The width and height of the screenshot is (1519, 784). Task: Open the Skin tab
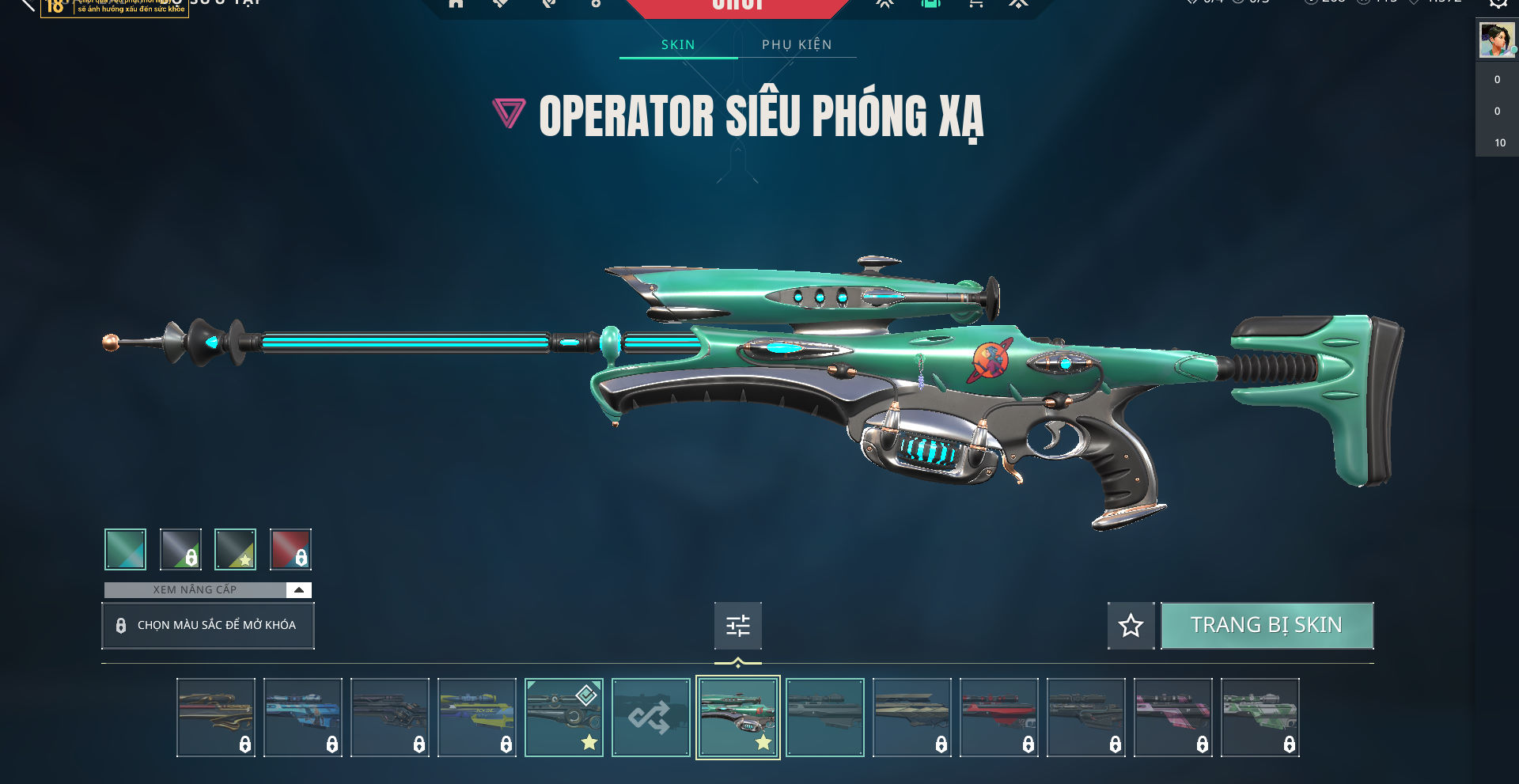tap(678, 45)
